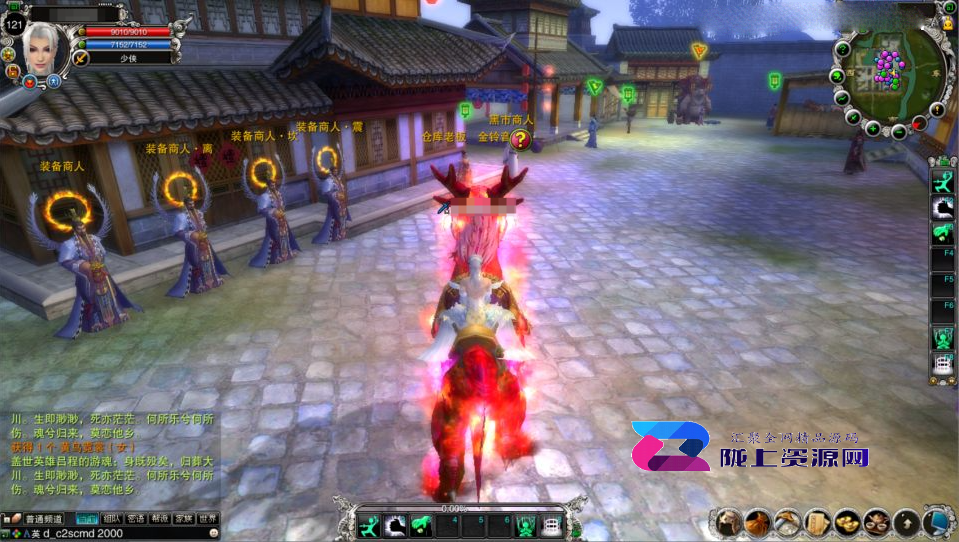Screen dimensions: 959x542
Task: Open the helmet character menu icon
Action: [x=729, y=521]
